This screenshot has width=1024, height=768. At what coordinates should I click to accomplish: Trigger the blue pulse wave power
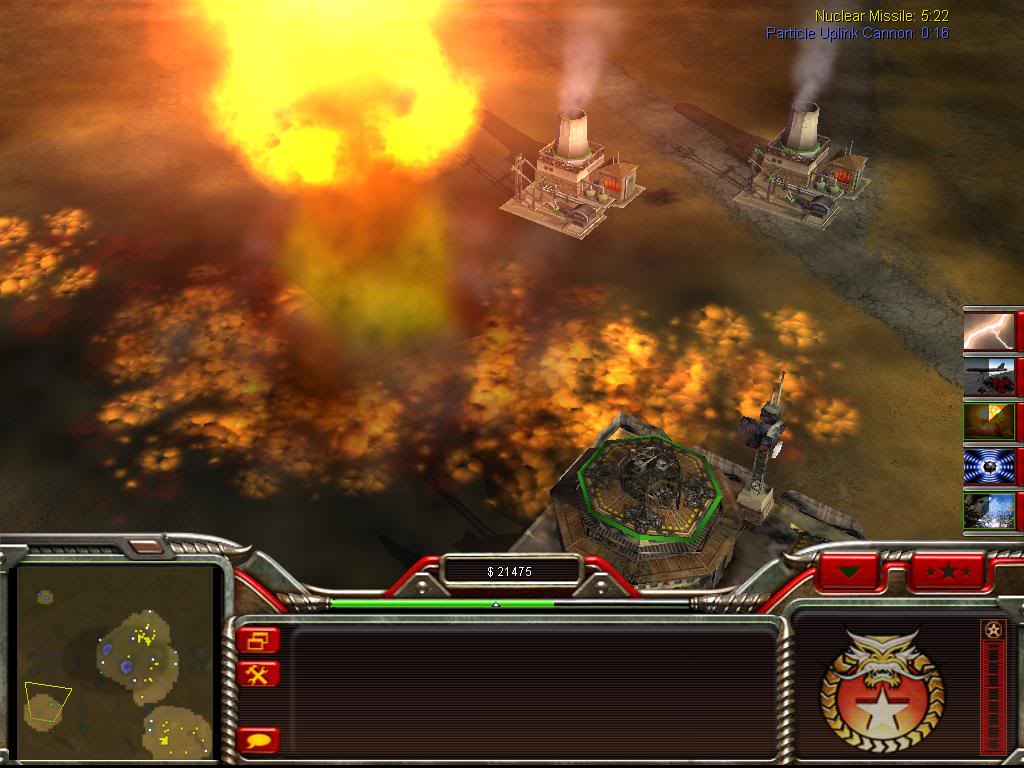pyautogui.click(x=990, y=466)
